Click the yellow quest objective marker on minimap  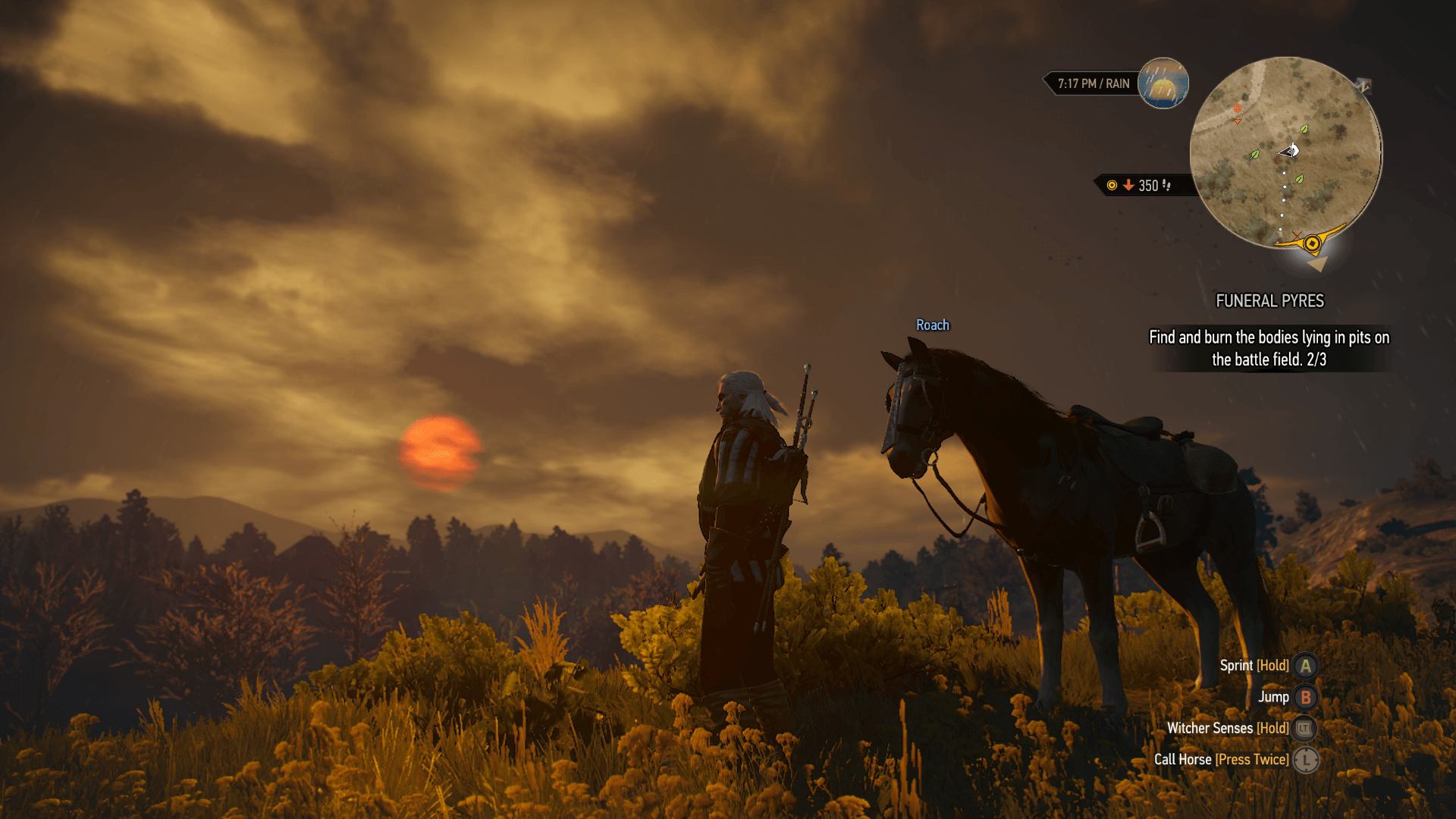(1312, 244)
